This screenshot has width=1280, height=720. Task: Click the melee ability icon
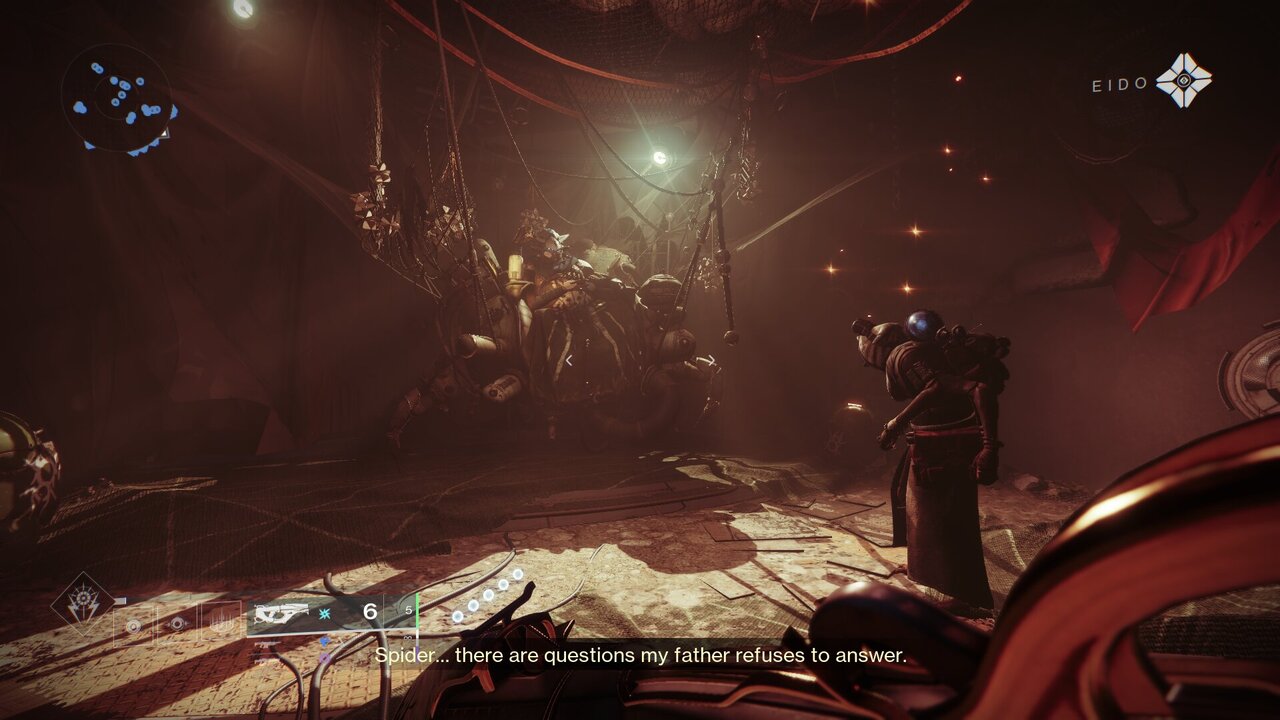click(x=175, y=624)
